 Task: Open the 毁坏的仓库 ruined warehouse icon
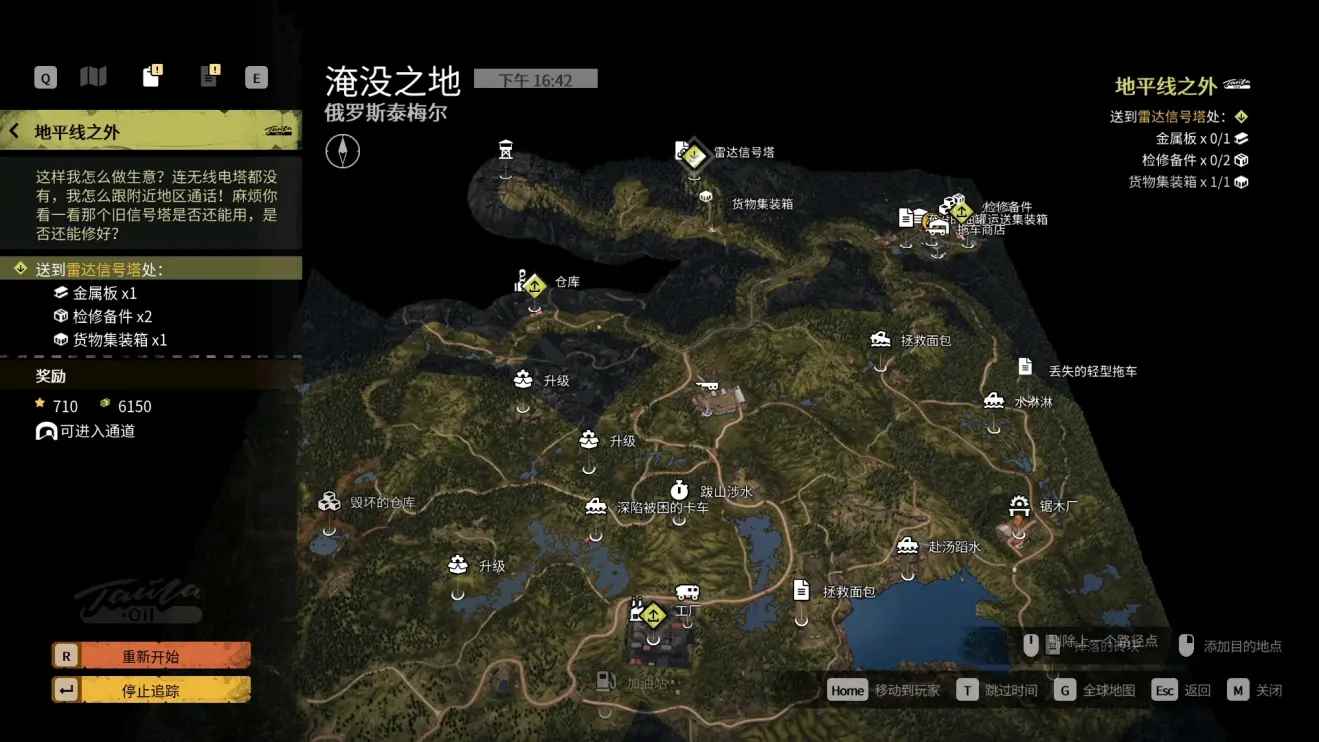329,501
